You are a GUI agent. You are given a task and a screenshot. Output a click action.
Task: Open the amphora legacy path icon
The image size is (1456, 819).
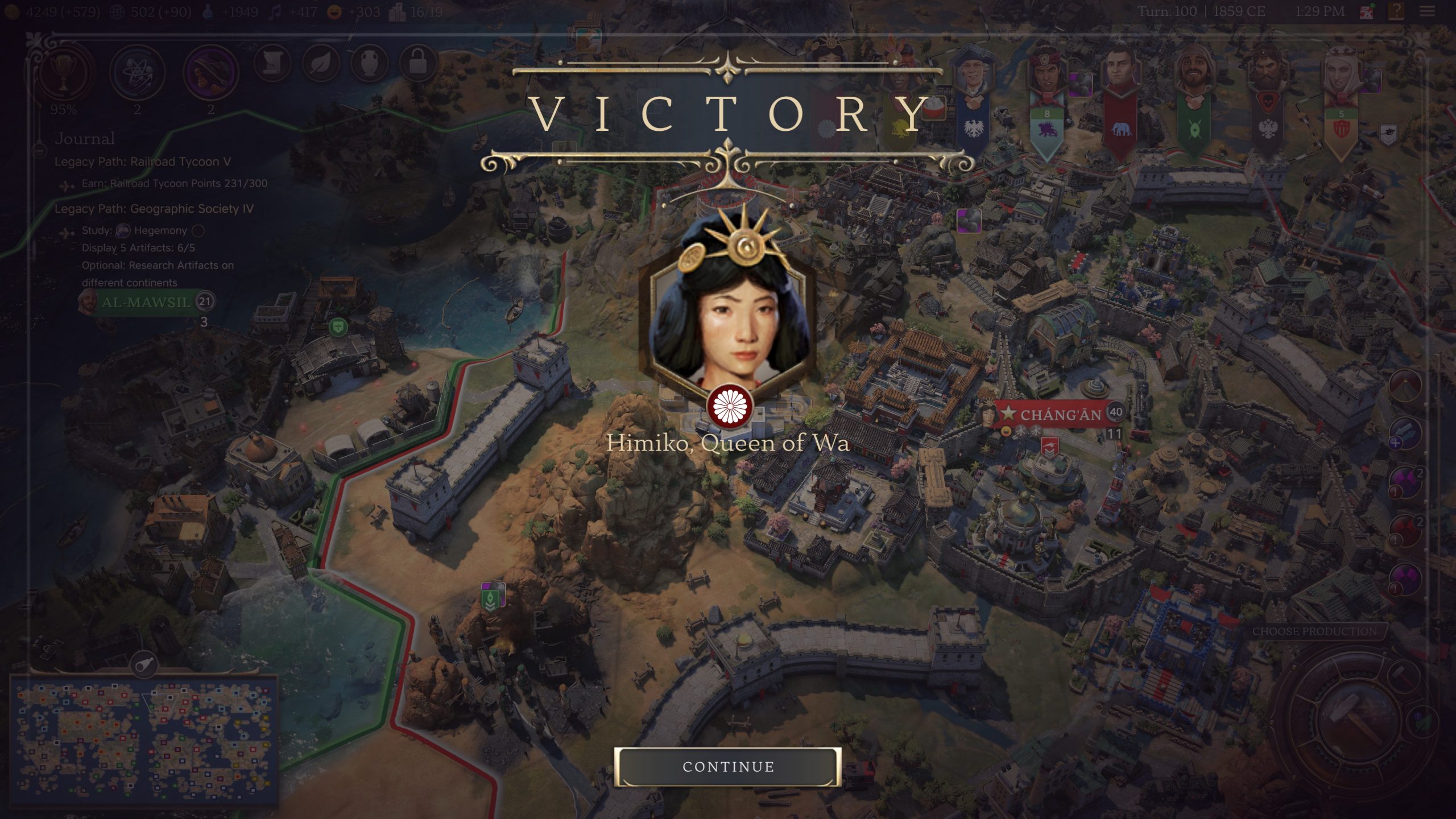coord(371,61)
